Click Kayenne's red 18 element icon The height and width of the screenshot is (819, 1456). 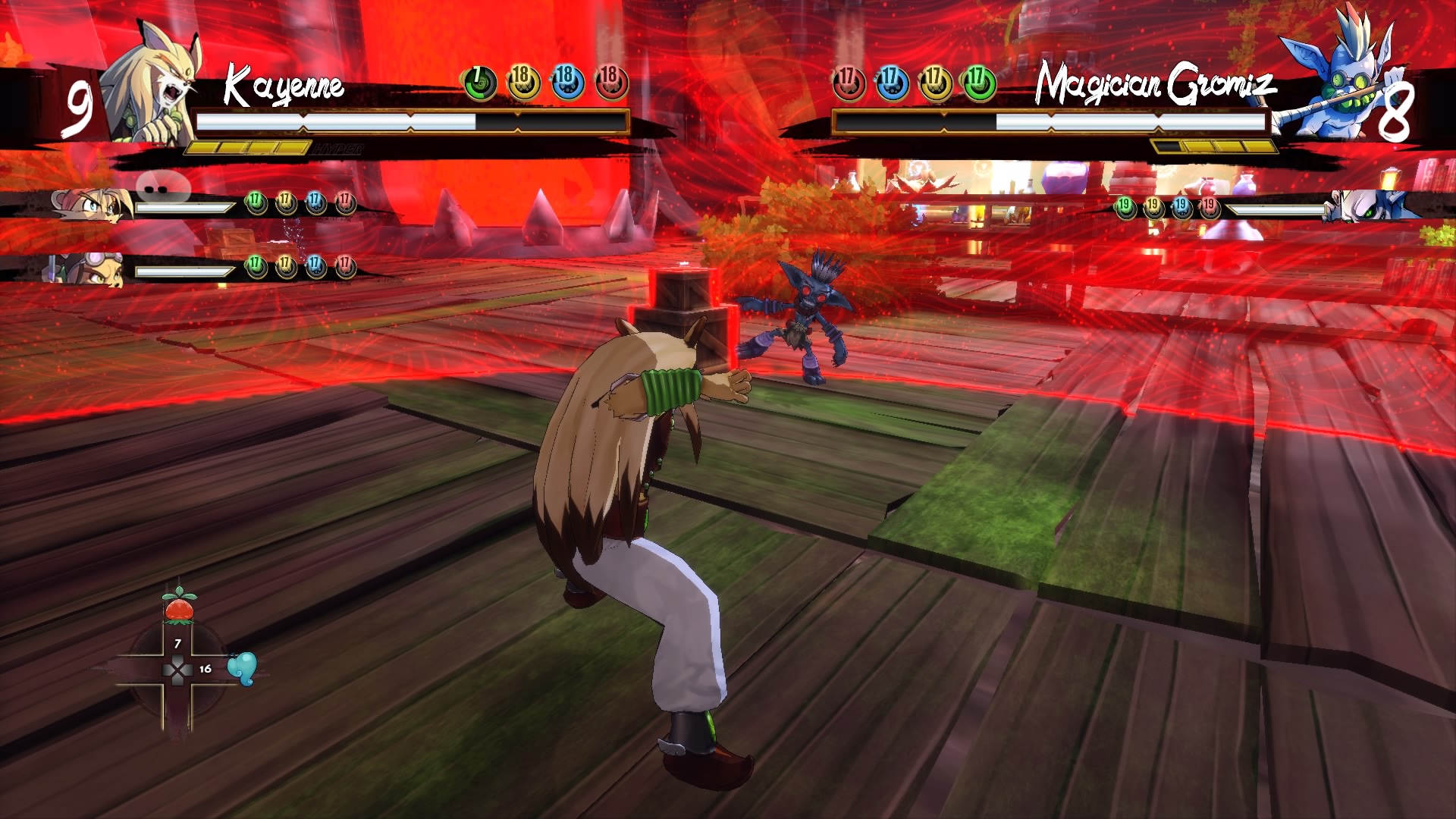click(611, 83)
